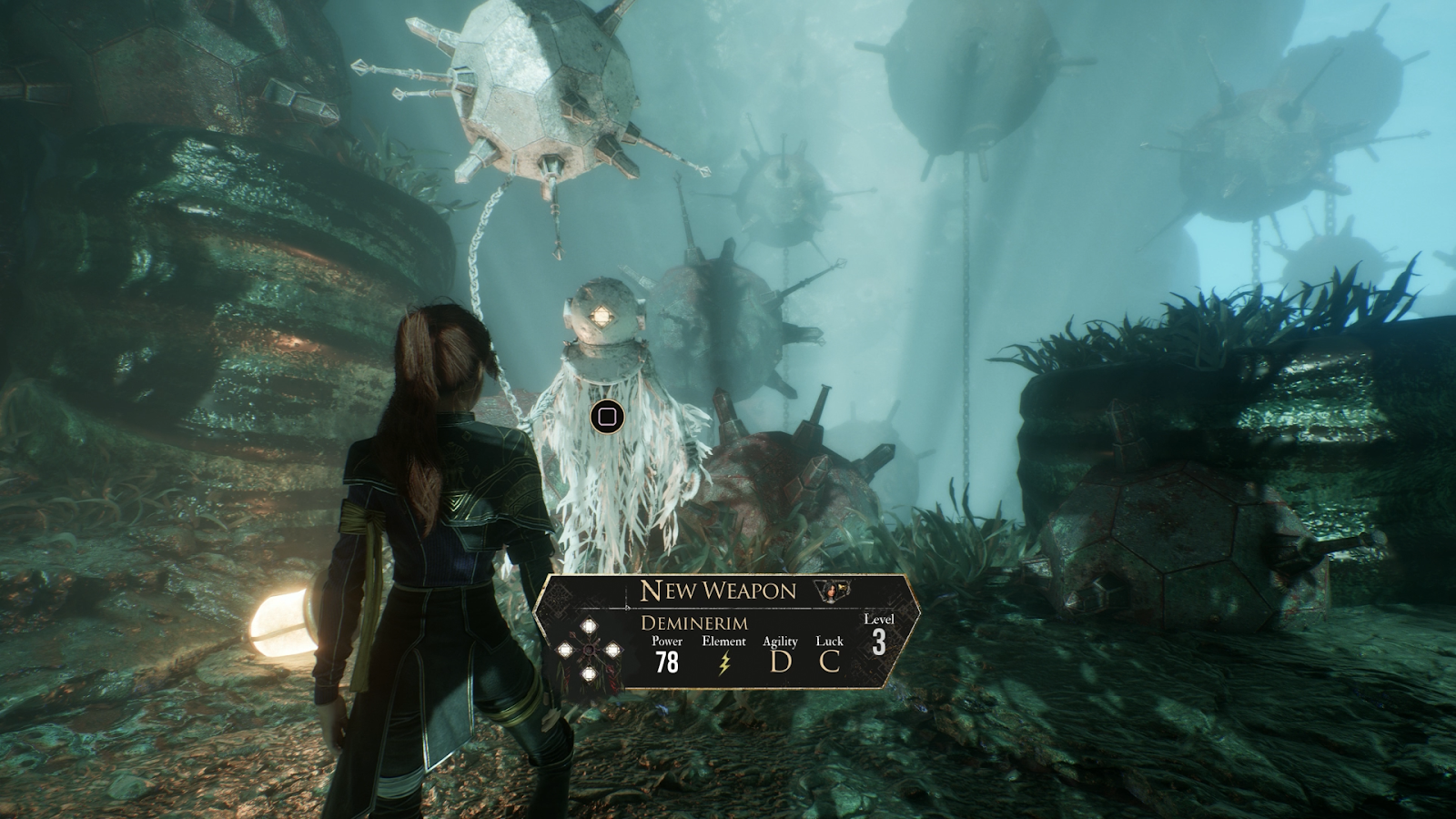Click the weapon emblem beside New Weapon

click(x=834, y=591)
